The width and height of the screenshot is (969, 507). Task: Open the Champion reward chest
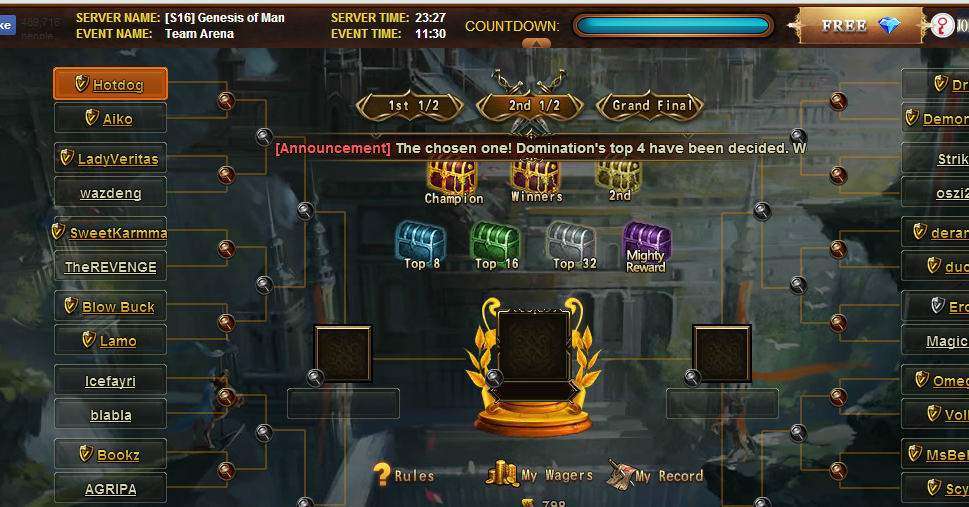[453, 177]
